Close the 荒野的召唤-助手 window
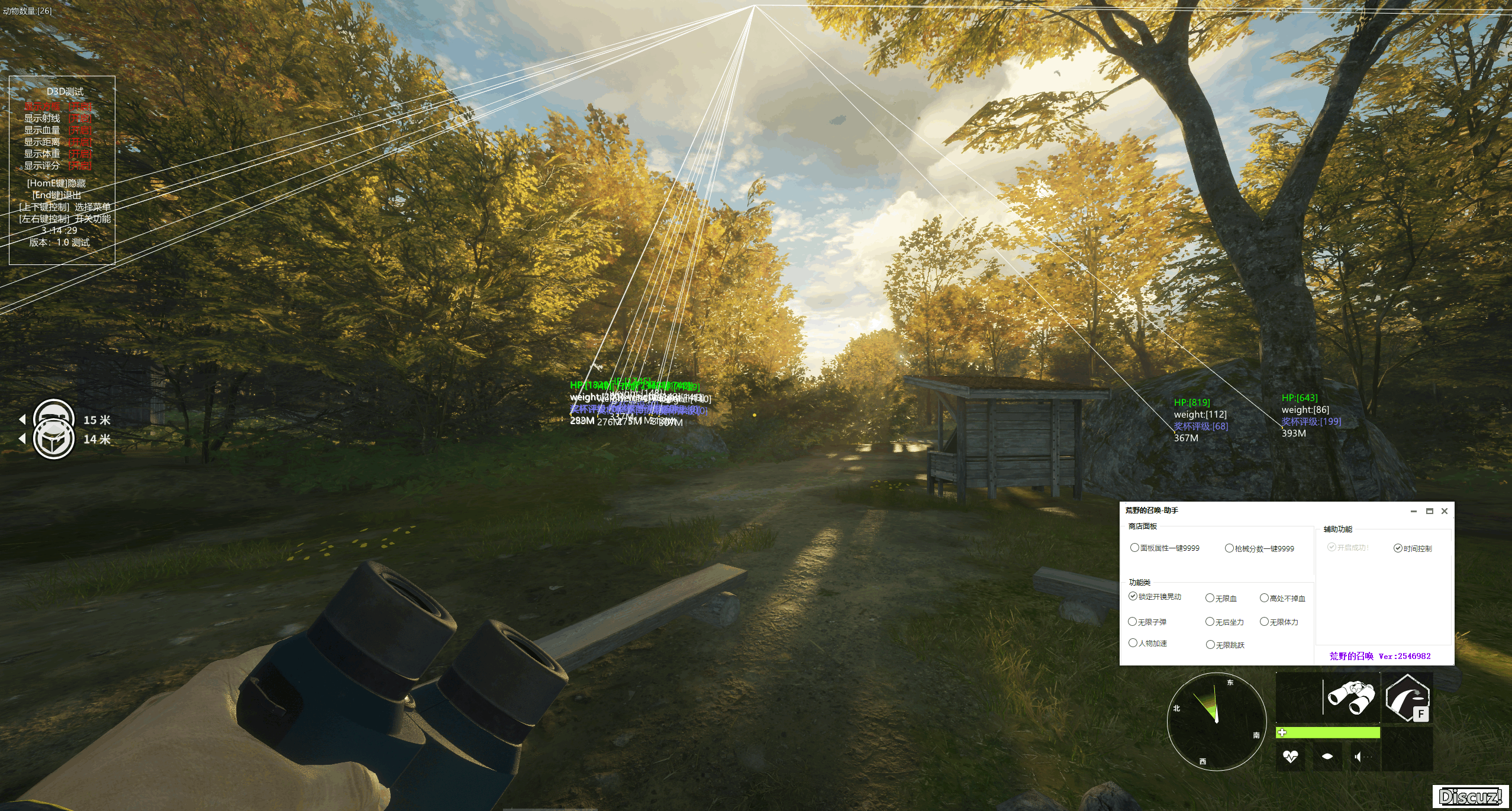The height and width of the screenshot is (811, 1512). pos(1444,511)
